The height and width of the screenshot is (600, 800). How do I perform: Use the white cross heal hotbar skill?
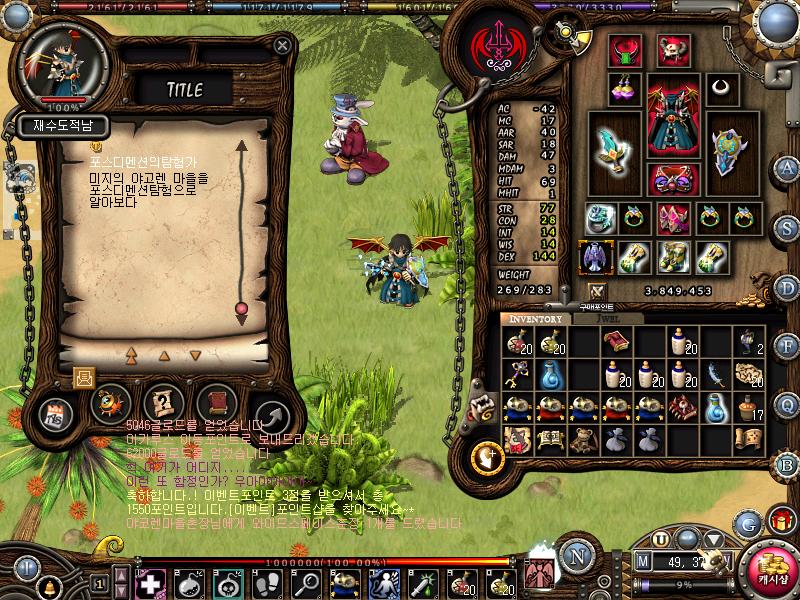coord(147,583)
